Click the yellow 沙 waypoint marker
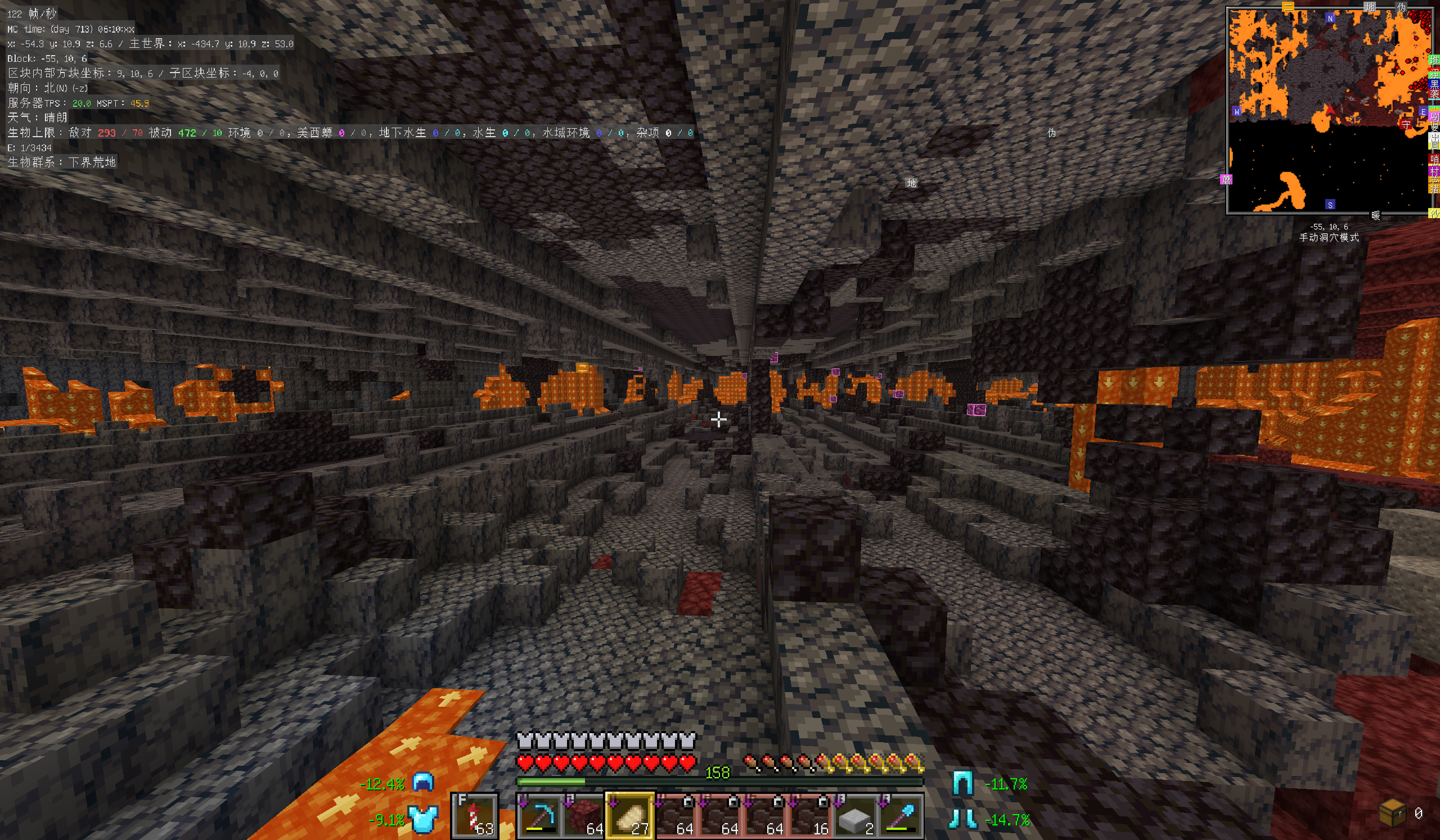 (x=1434, y=214)
